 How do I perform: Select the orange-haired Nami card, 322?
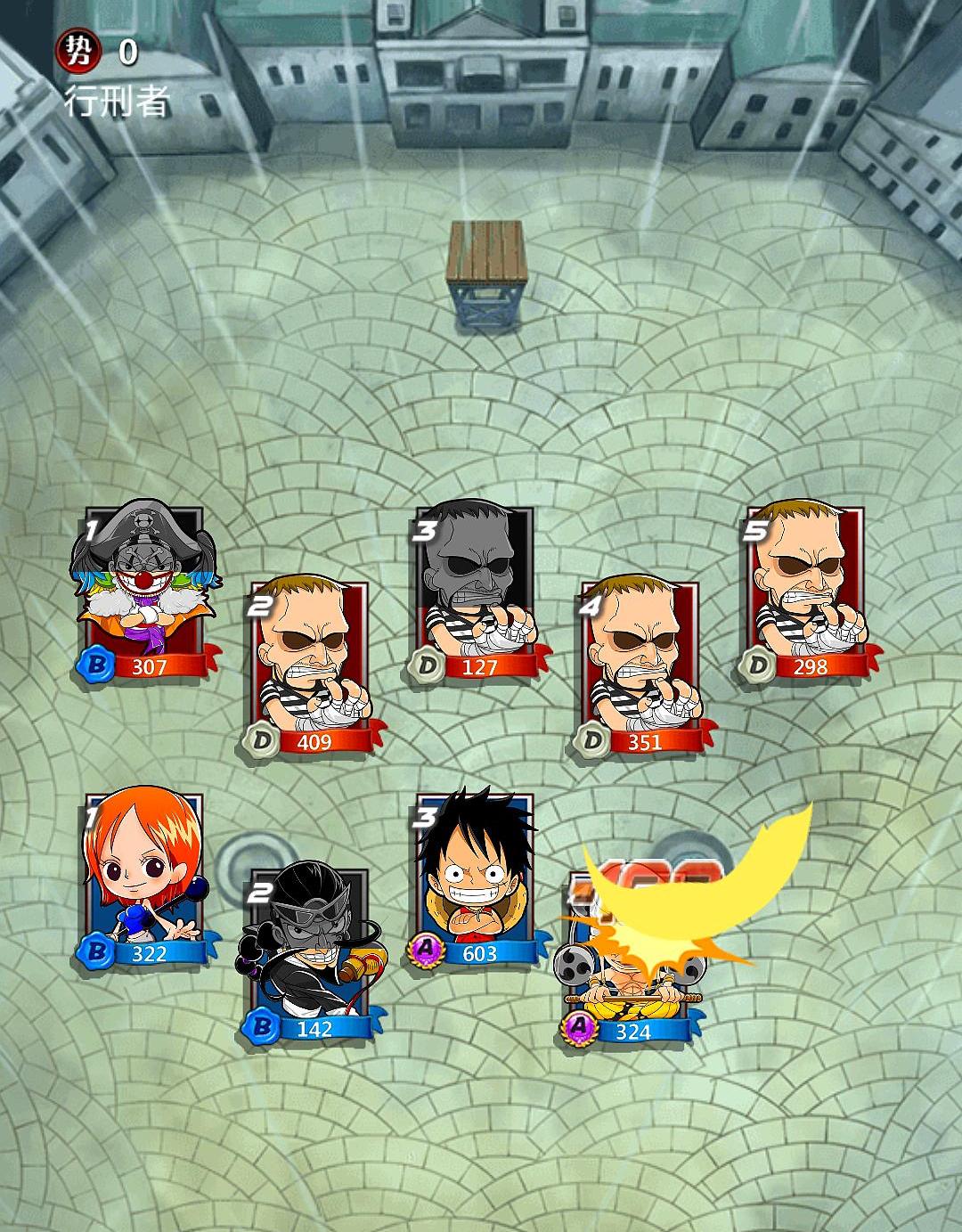point(145,877)
